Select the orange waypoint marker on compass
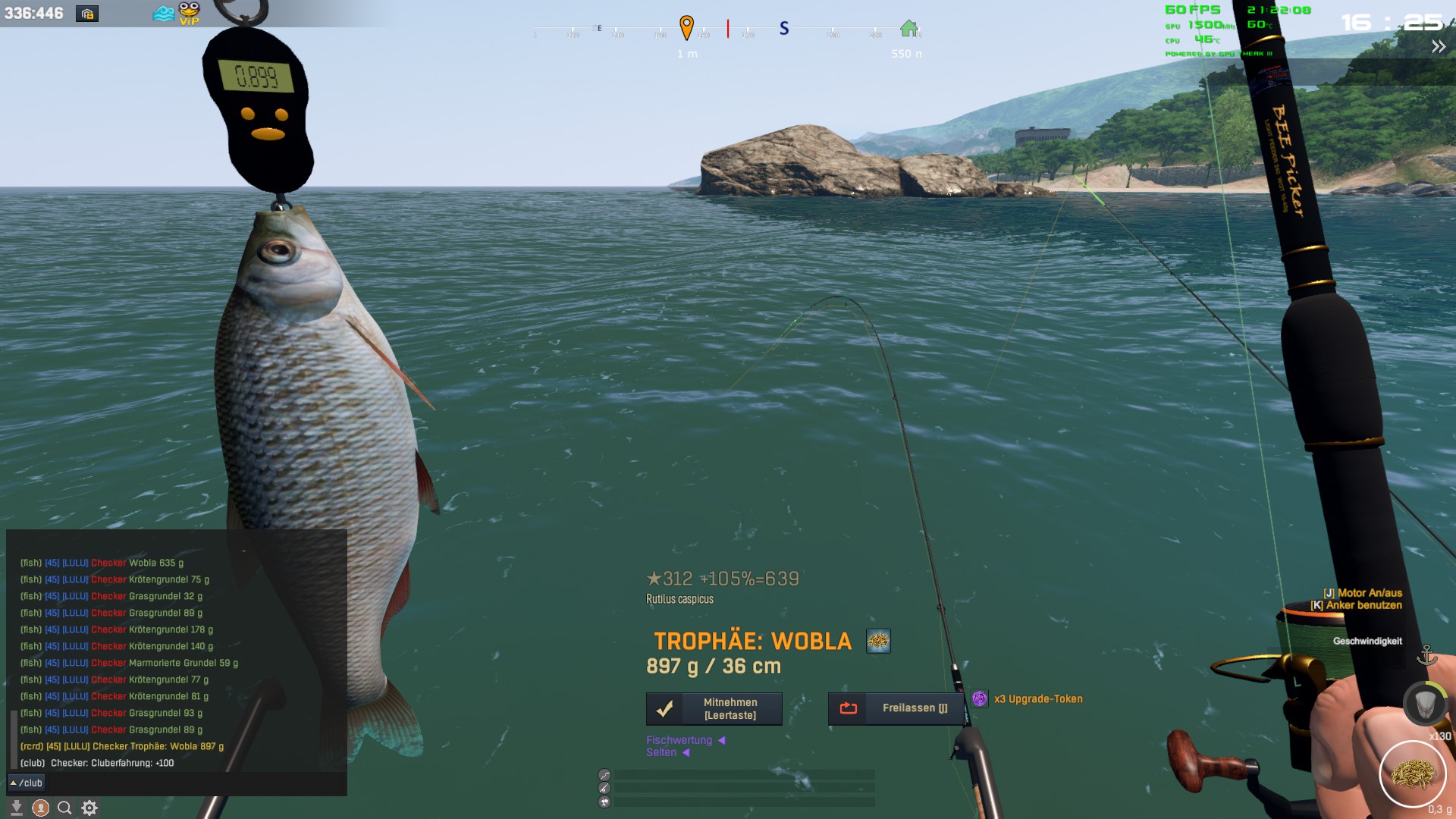 tap(686, 27)
